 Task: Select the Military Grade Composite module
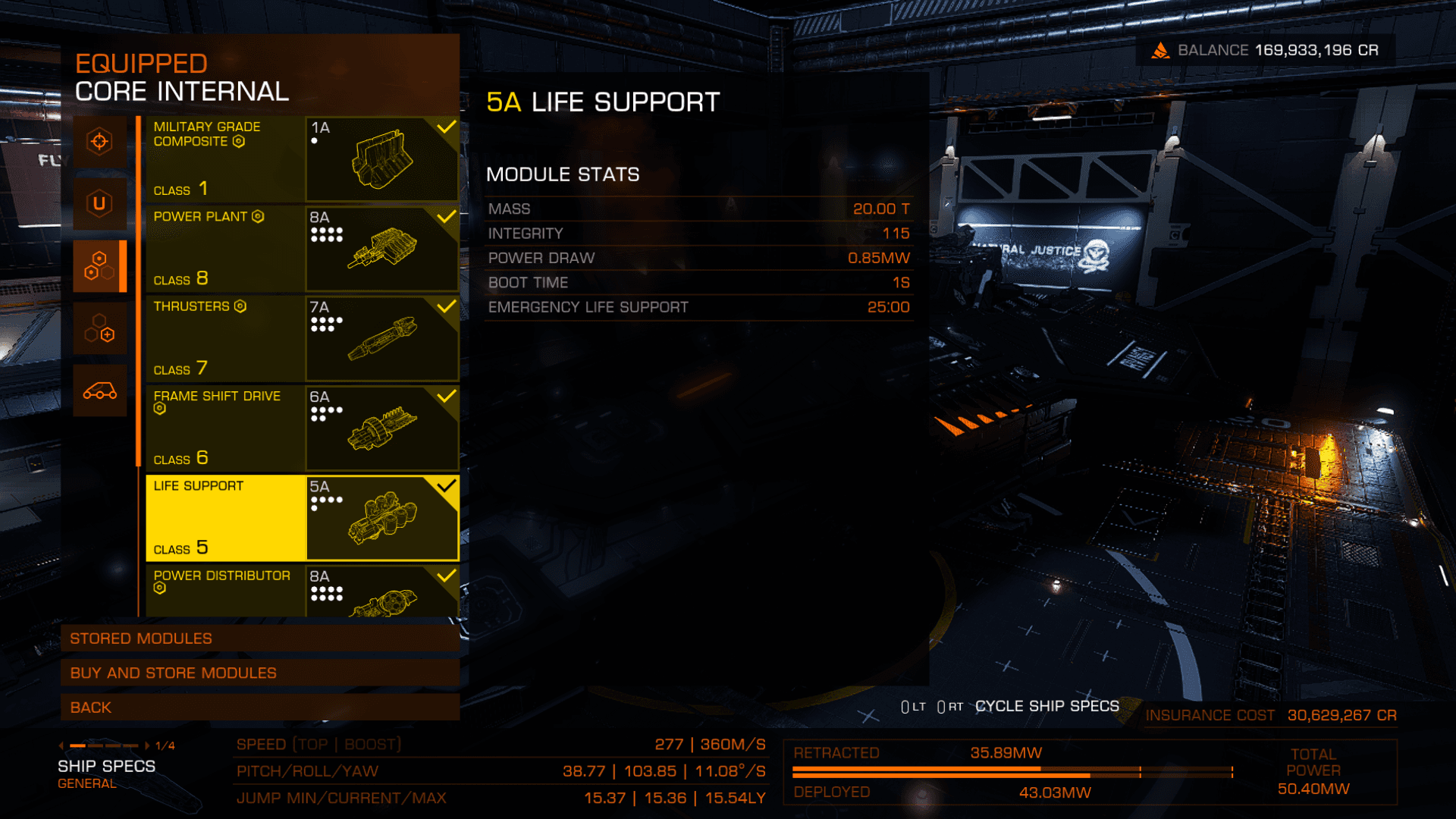[302, 158]
